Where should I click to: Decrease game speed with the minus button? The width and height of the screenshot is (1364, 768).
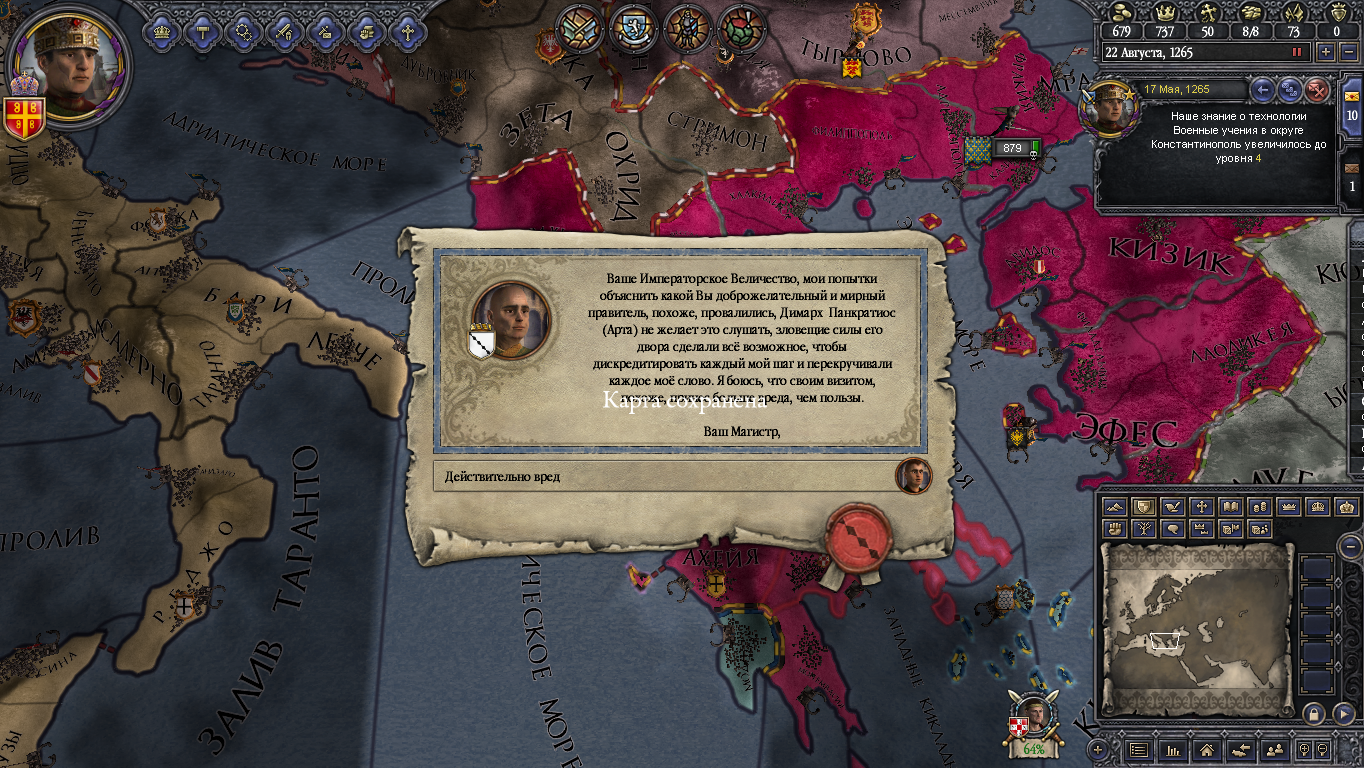1349,52
